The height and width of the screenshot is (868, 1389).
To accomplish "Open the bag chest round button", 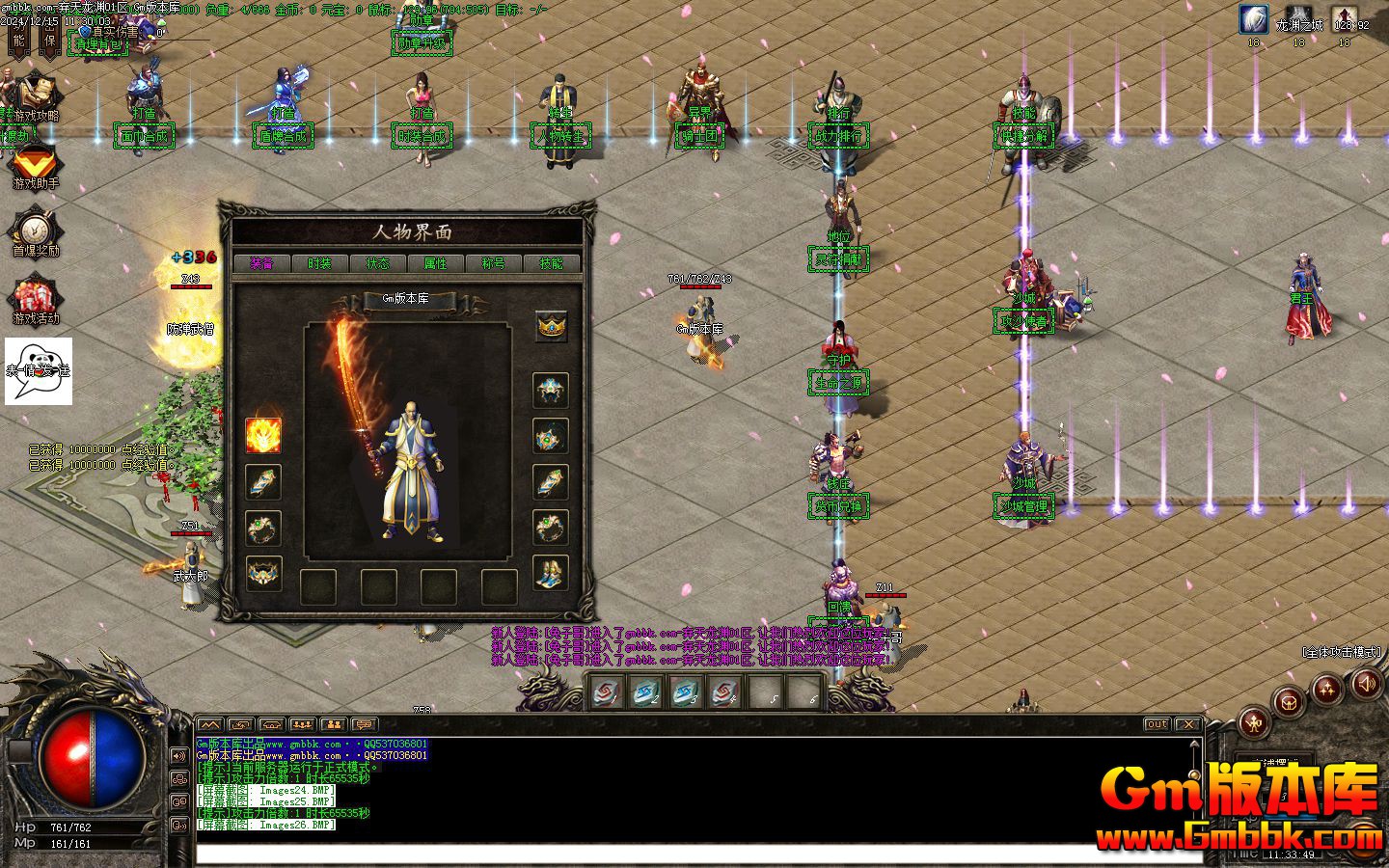I will click(1289, 702).
